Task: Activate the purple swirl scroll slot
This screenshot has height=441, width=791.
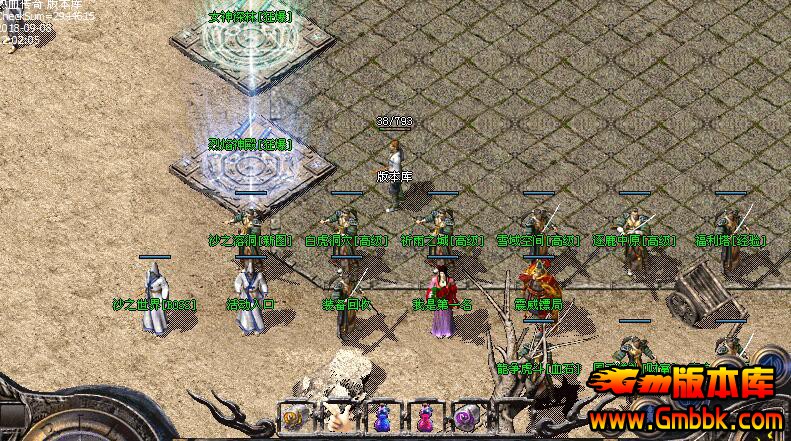Action: (466, 418)
